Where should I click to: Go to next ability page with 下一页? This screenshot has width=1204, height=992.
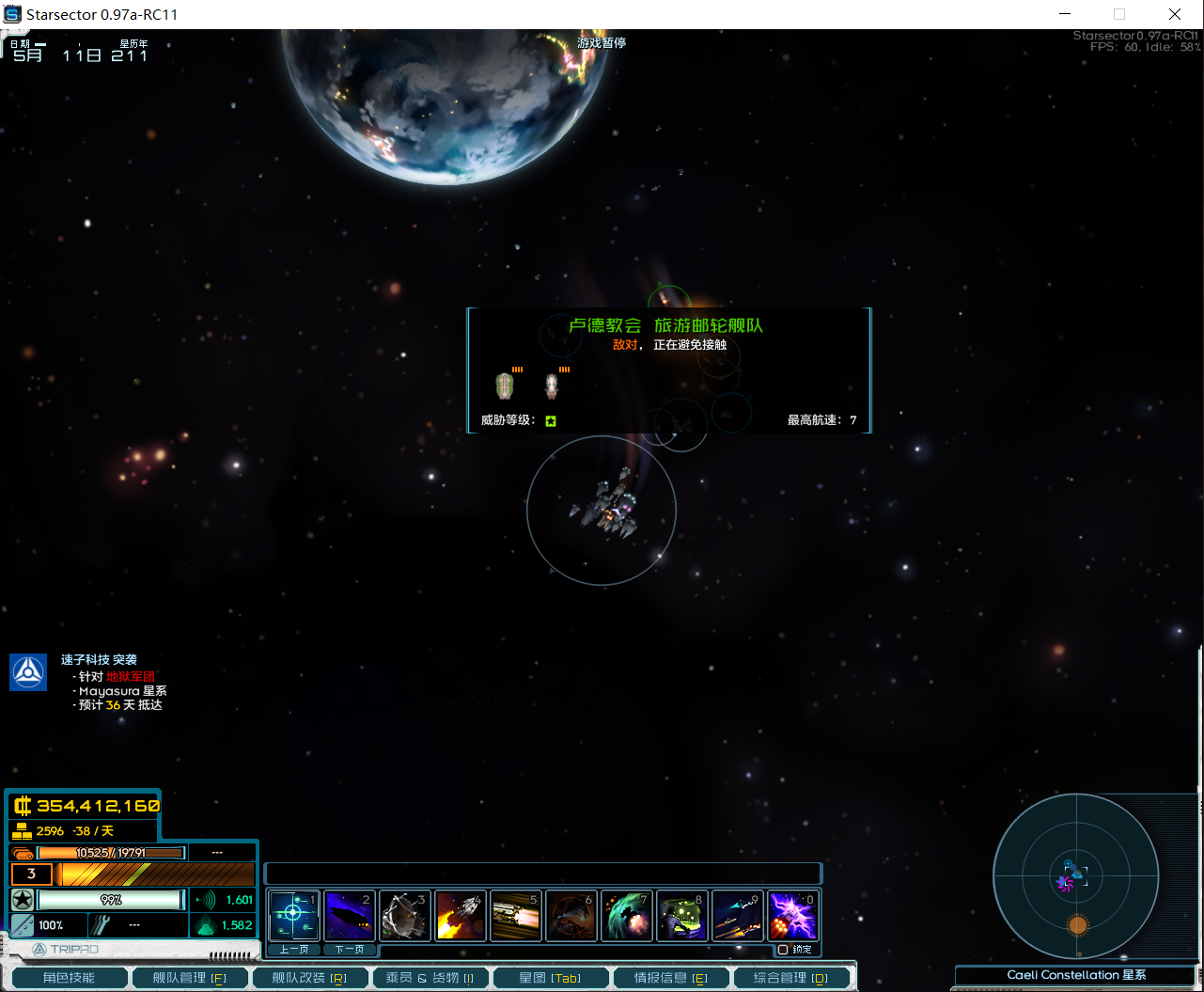click(x=349, y=950)
